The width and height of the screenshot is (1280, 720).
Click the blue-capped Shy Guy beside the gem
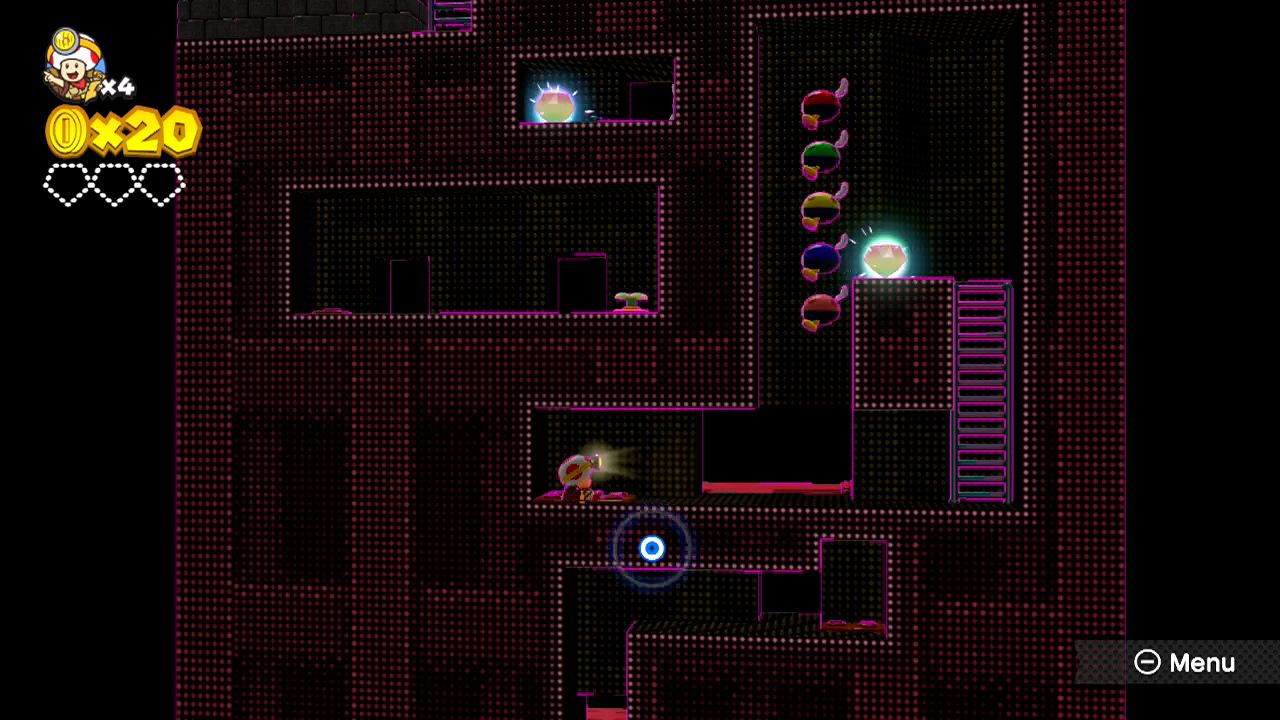pyautogui.click(x=822, y=258)
